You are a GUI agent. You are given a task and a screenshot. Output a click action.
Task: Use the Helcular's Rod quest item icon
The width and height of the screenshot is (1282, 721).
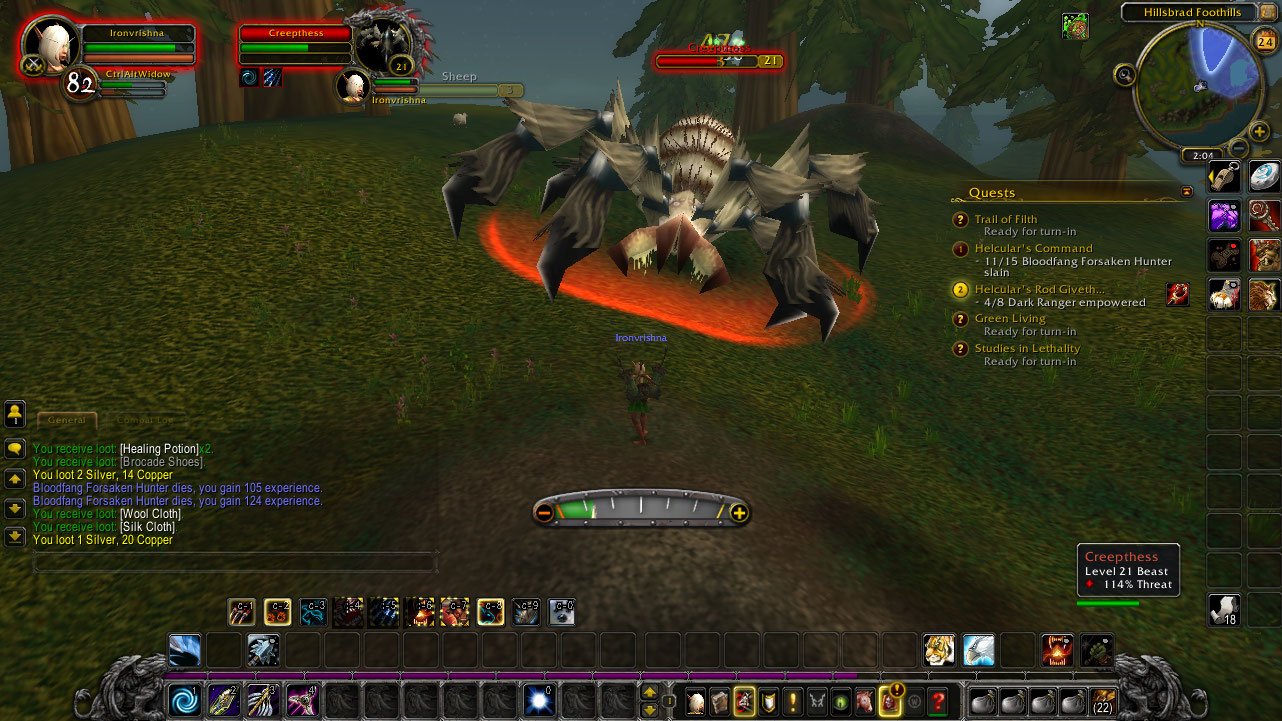tap(1177, 293)
